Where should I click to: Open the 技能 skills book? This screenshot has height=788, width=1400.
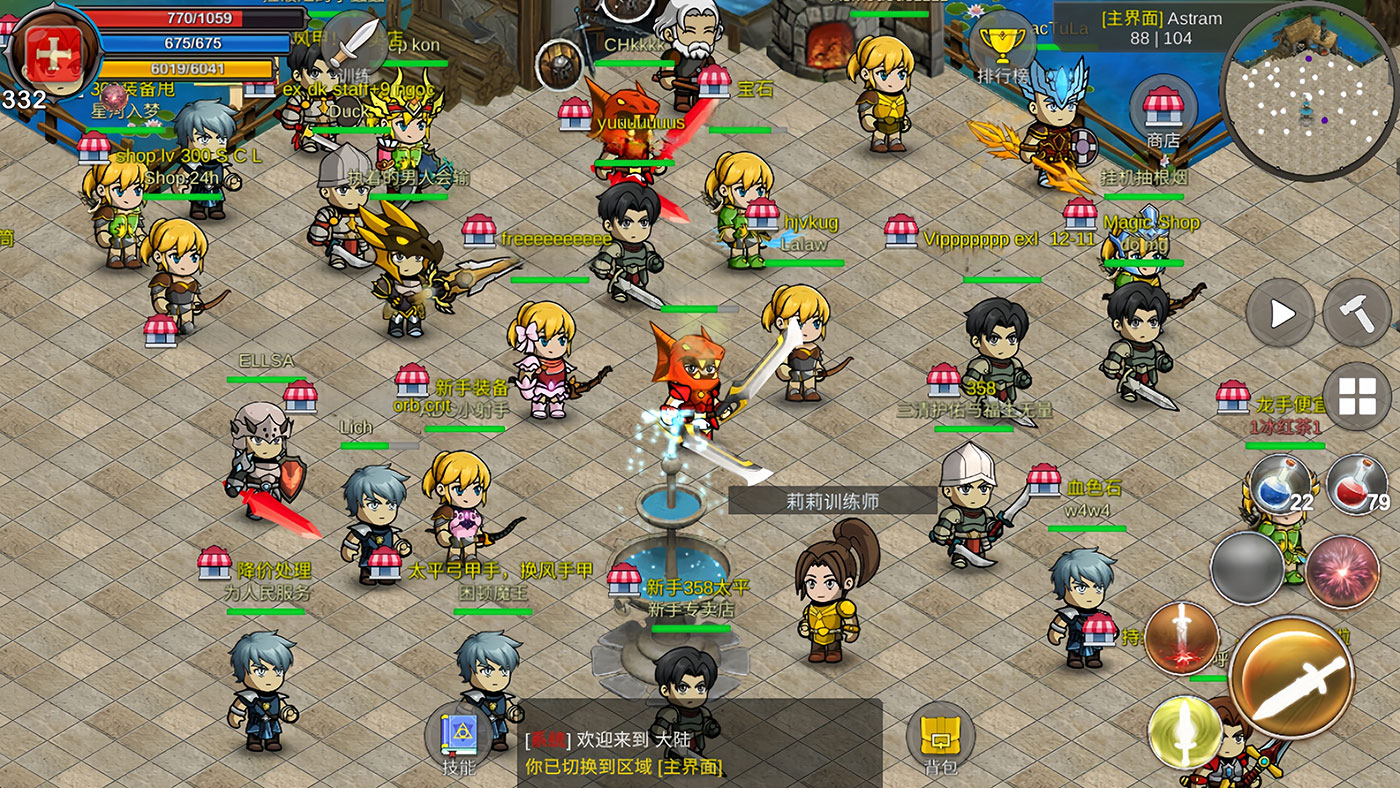pyautogui.click(x=458, y=738)
